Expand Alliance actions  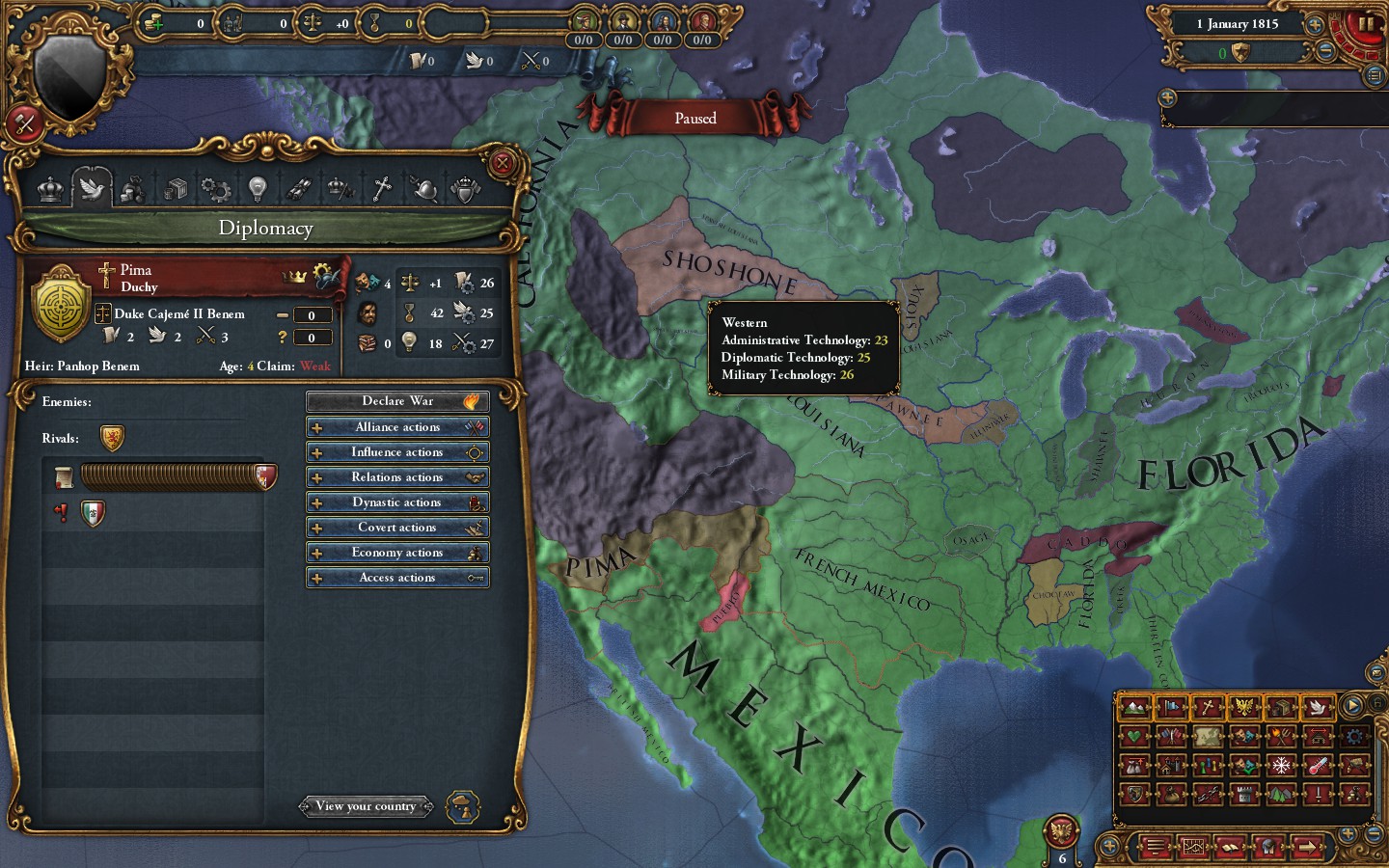tap(397, 426)
